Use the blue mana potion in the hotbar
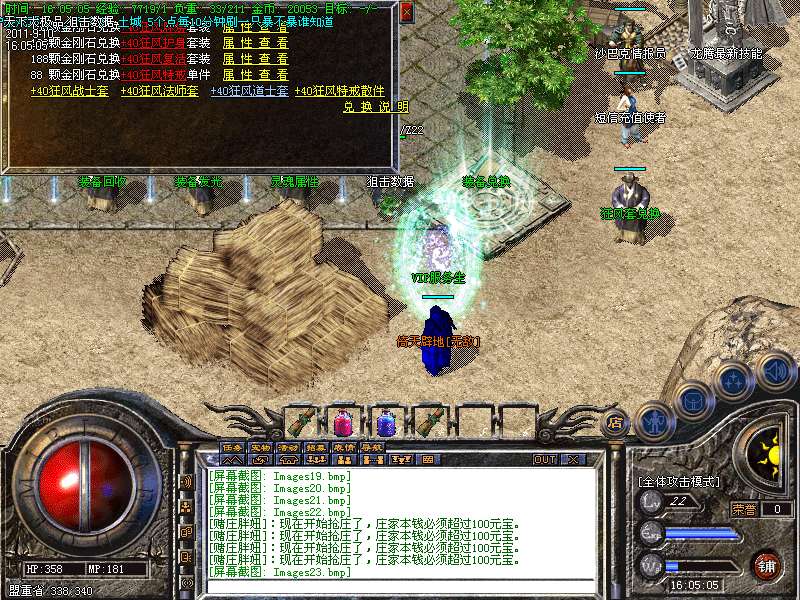The width and height of the screenshot is (800, 600). (x=386, y=422)
